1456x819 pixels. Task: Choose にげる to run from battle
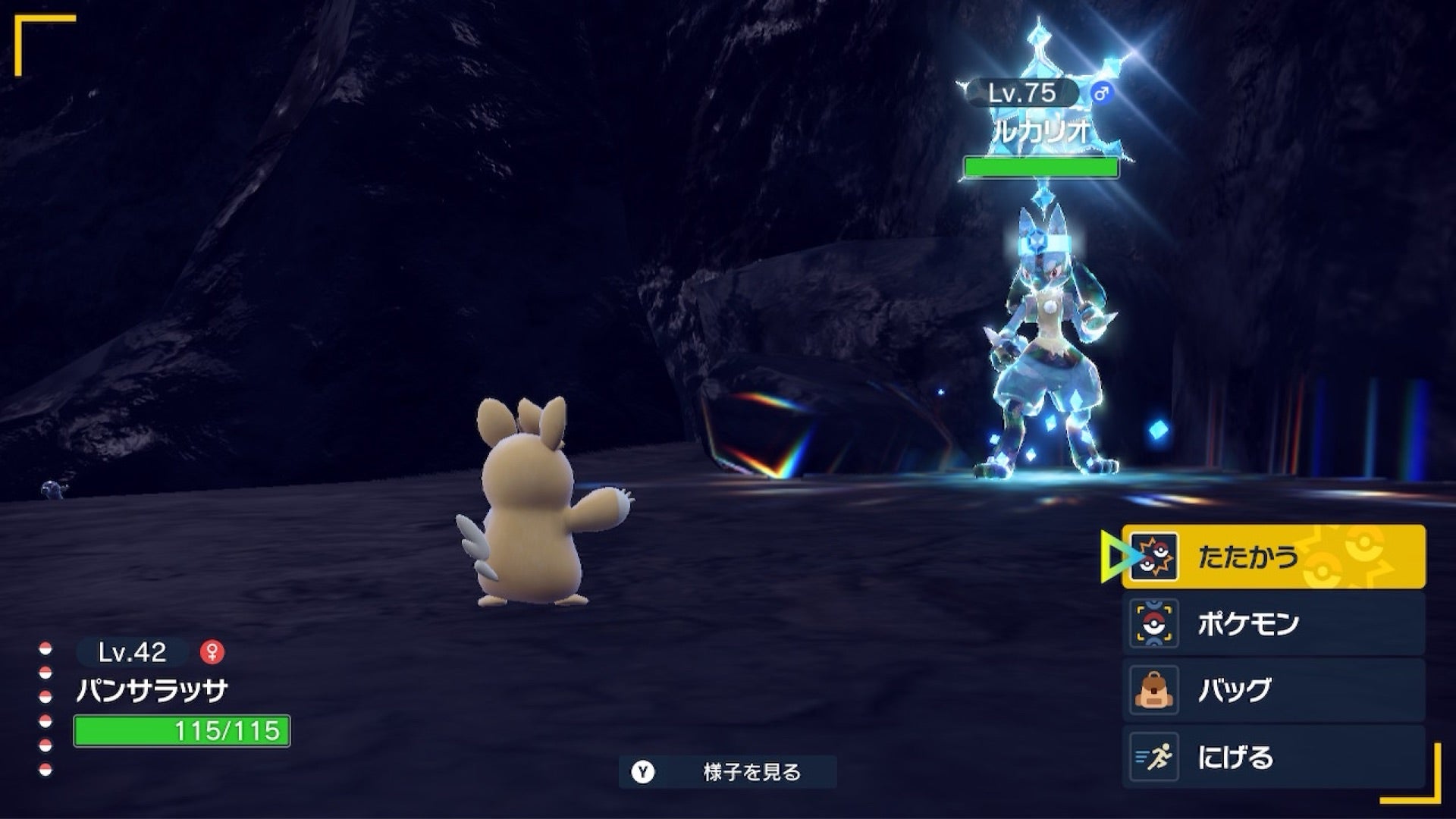[x=1272, y=757]
